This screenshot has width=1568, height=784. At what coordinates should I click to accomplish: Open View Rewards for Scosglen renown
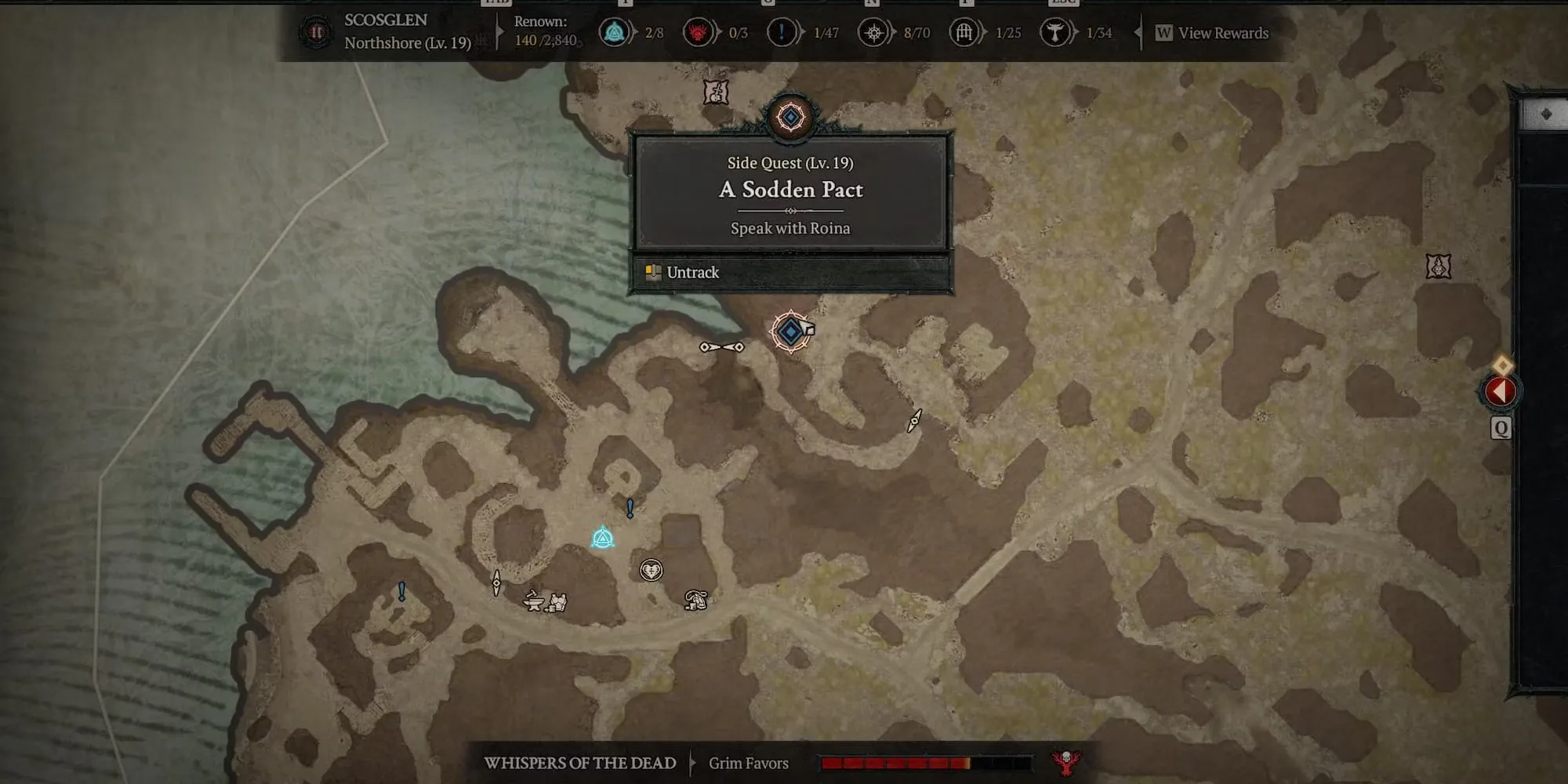point(1213,33)
